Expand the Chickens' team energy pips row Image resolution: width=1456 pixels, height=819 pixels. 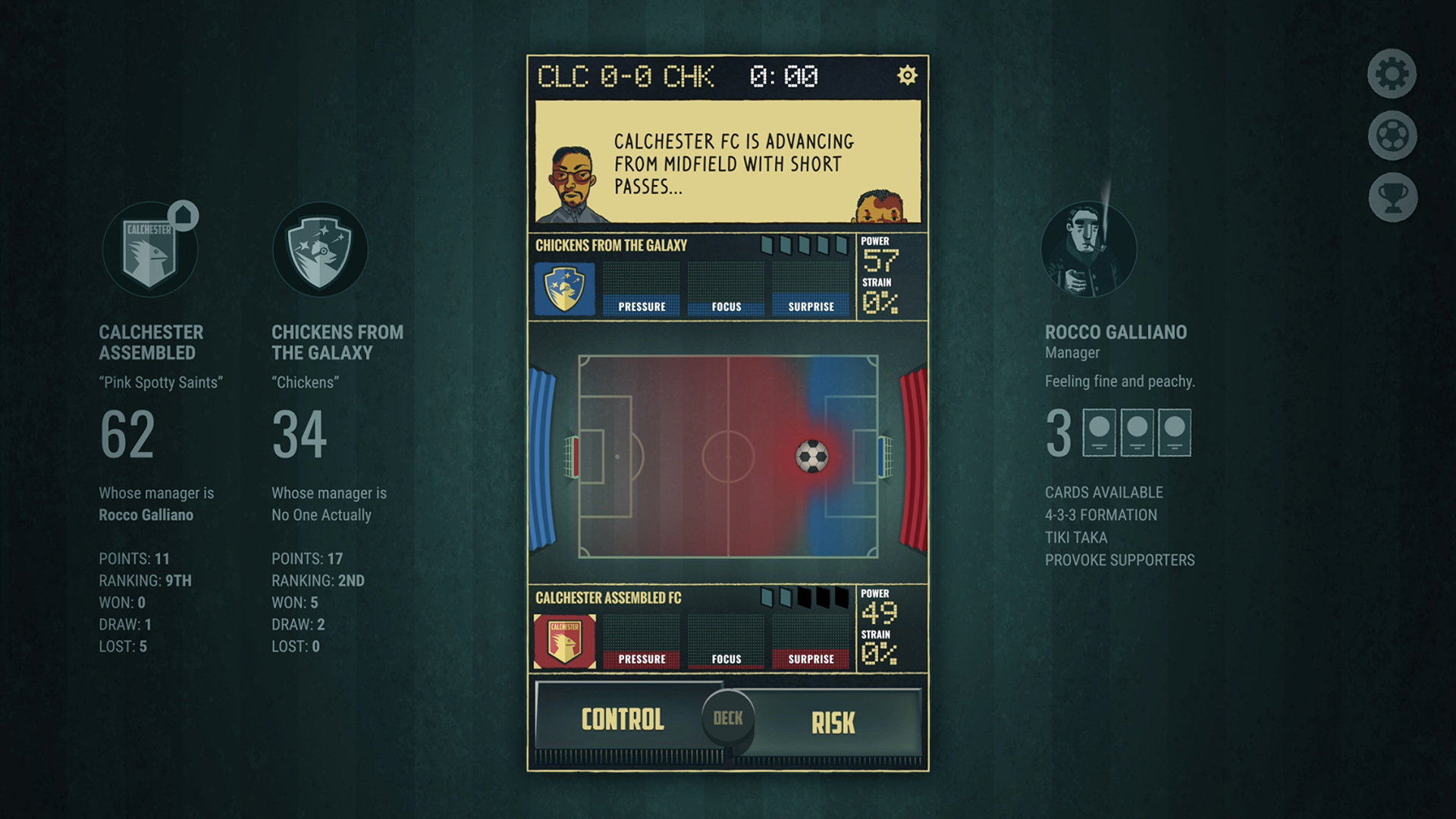[x=804, y=246]
